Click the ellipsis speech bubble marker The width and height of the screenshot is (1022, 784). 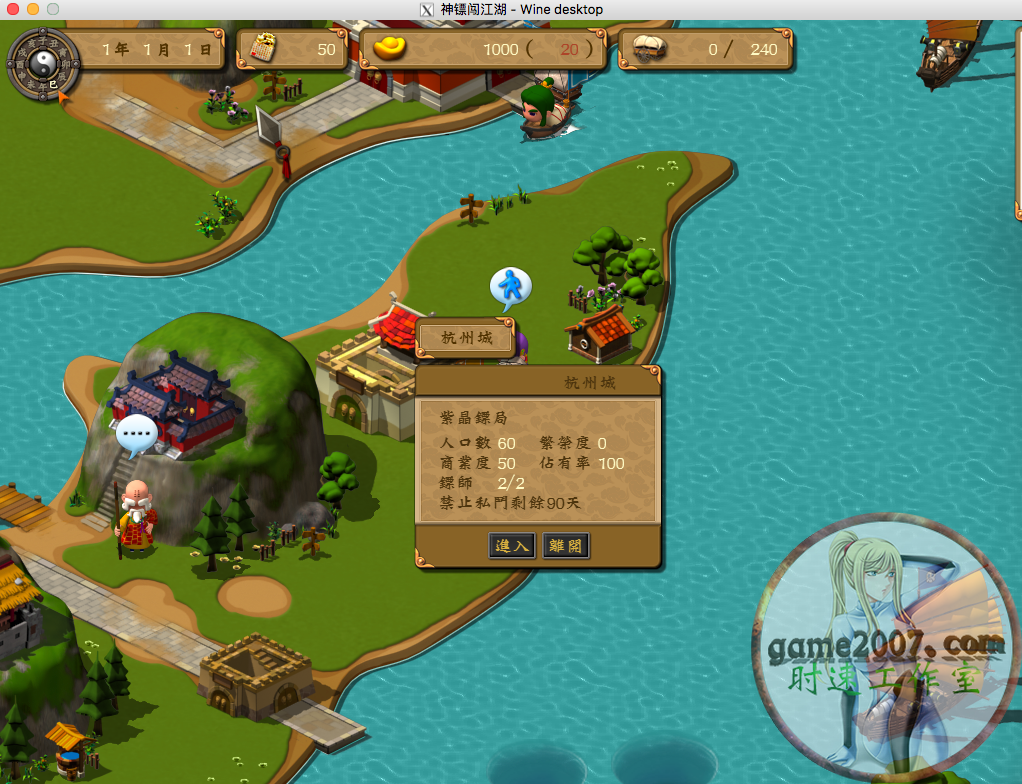click(136, 434)
